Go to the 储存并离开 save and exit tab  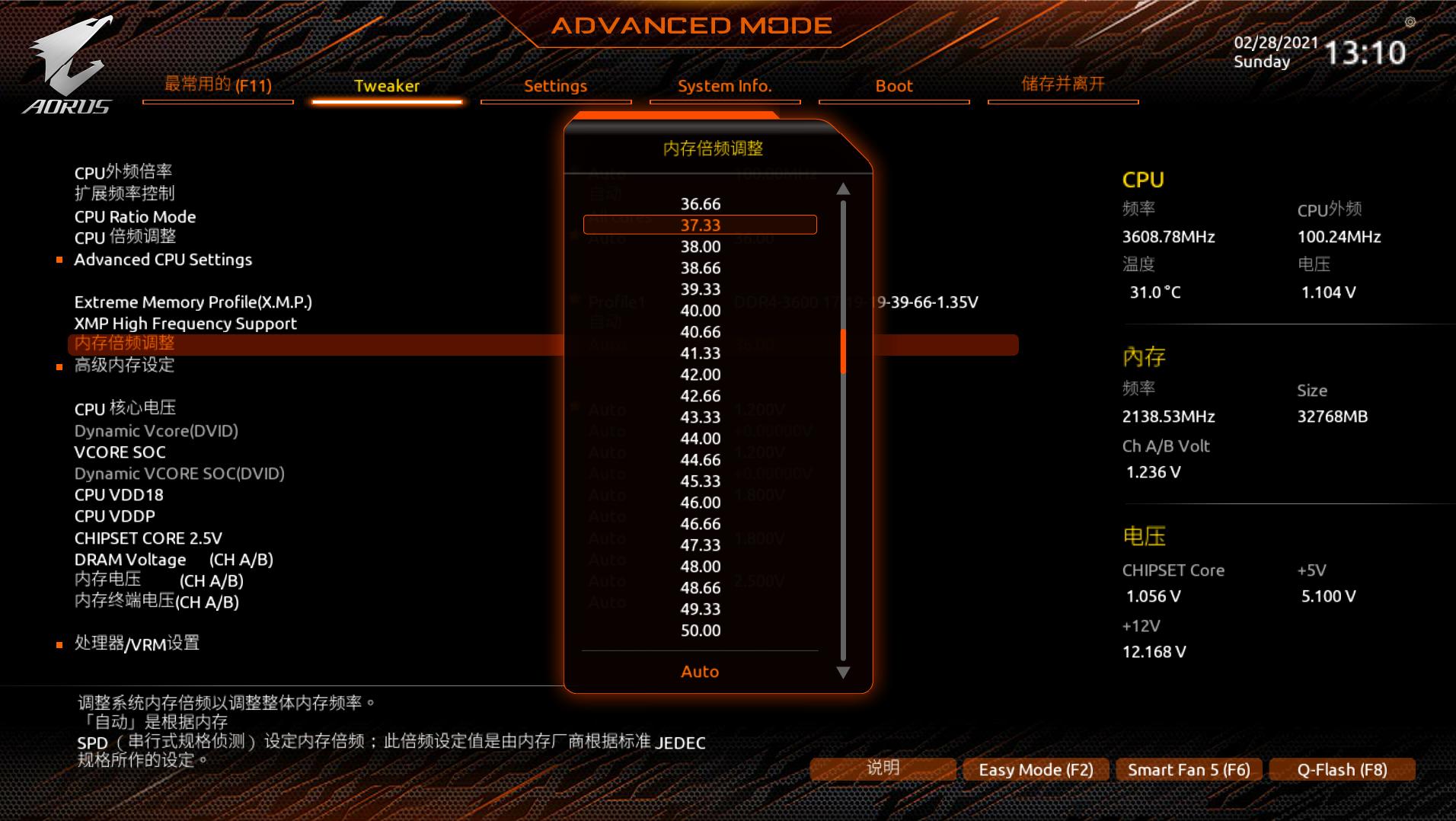[1062, 85]
